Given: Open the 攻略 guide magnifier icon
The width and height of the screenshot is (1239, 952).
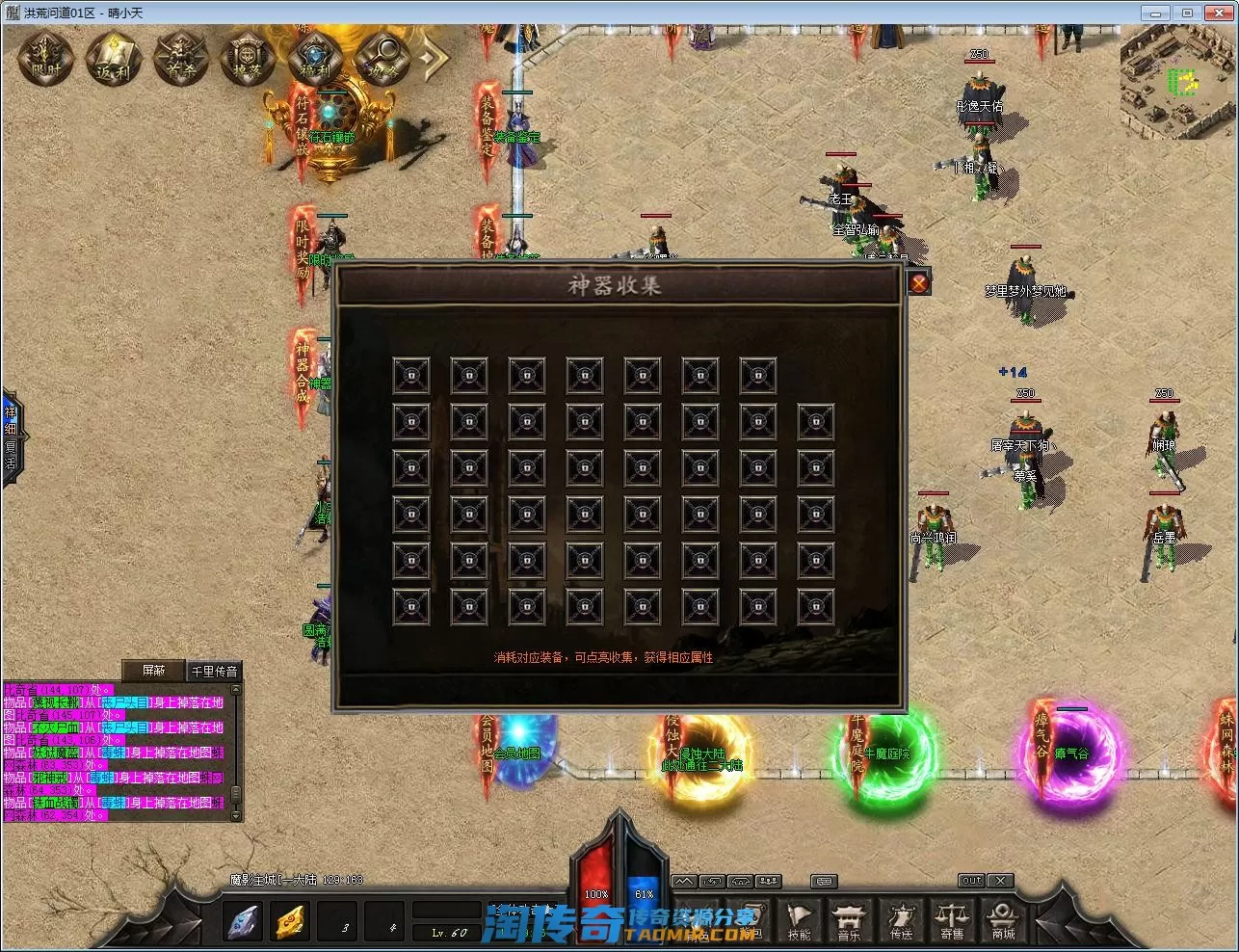Looking at the screenshot, I should coord(382,58).
